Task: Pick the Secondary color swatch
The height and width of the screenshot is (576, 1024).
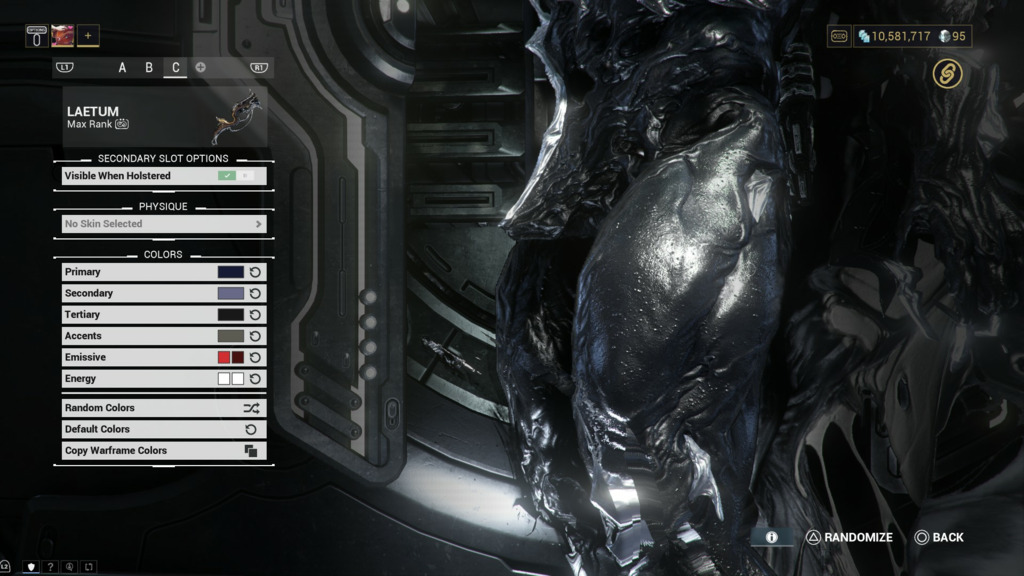Action: click(231, 293)
